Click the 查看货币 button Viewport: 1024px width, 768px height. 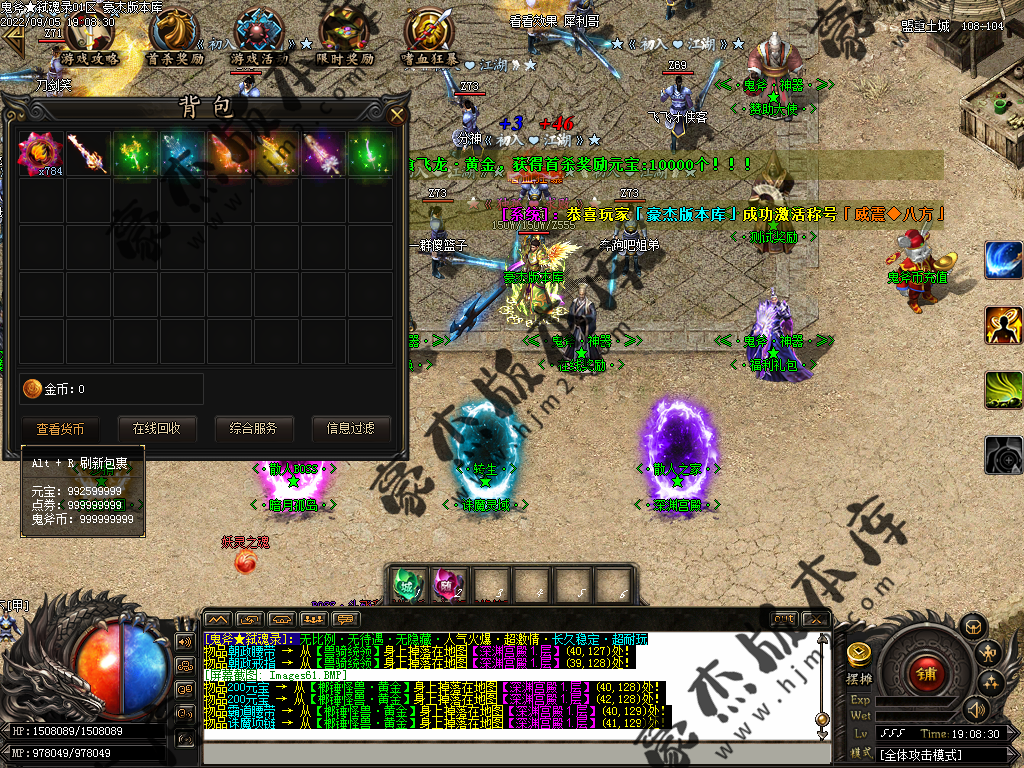click(x=61, y=429)
